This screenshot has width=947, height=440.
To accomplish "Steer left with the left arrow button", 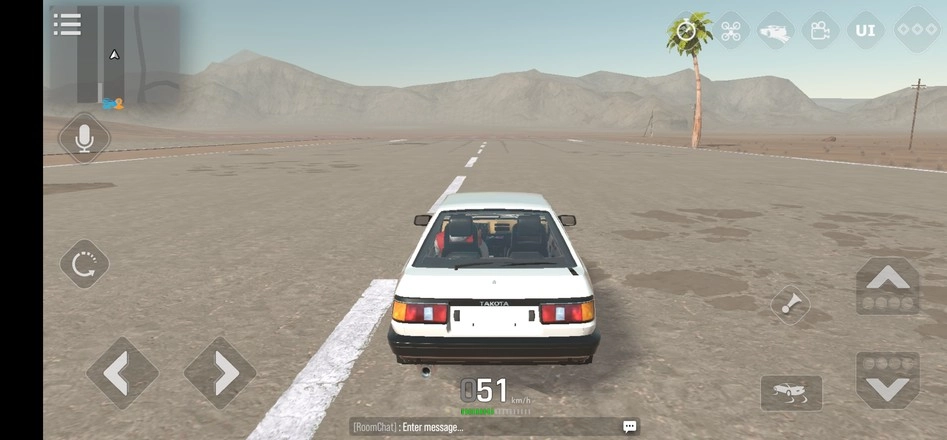I will 122,373.
